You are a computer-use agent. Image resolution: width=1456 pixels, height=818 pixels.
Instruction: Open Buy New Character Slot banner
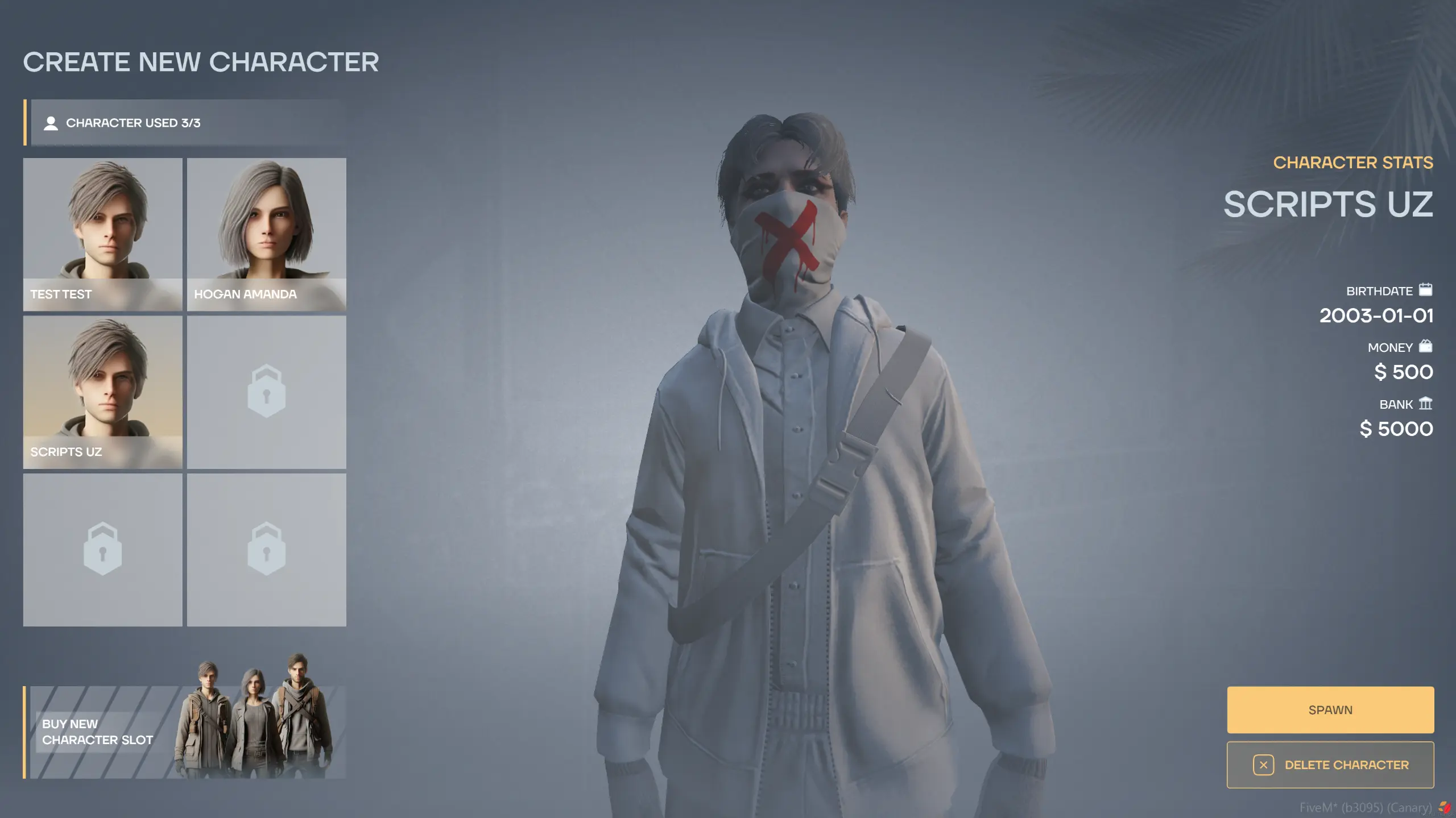pyautogui.click(x=185, y=732)
